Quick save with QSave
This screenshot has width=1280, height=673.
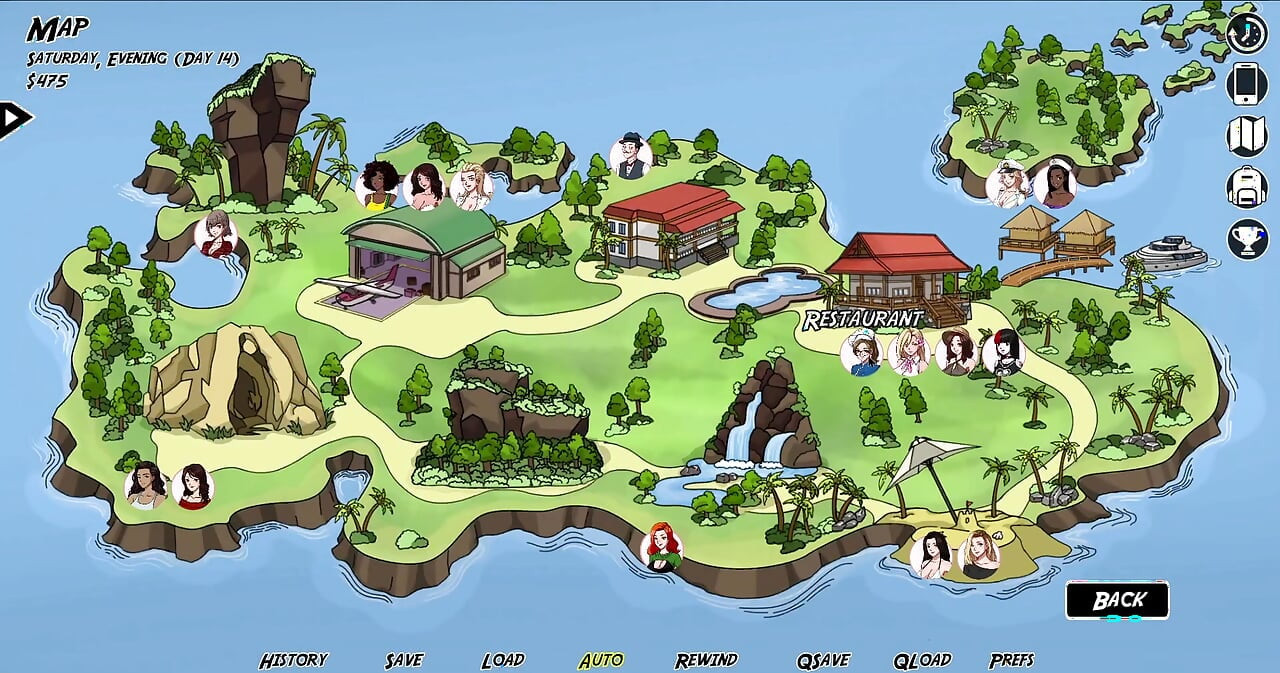[x=823, y=660]
